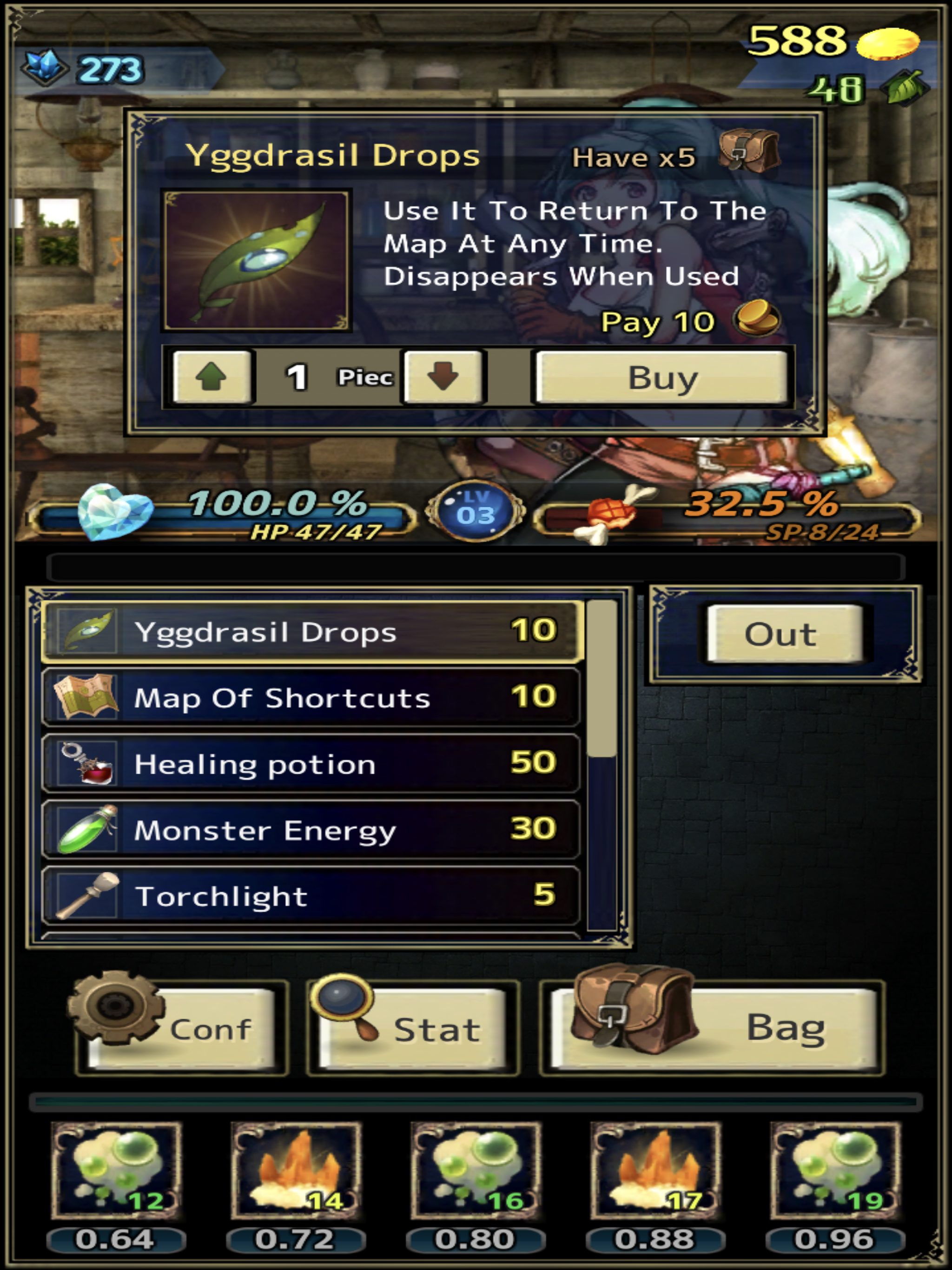This screenshot has height=1270, width=952.
Task: Choose the Healing potion shop entry
Action: 311,764
